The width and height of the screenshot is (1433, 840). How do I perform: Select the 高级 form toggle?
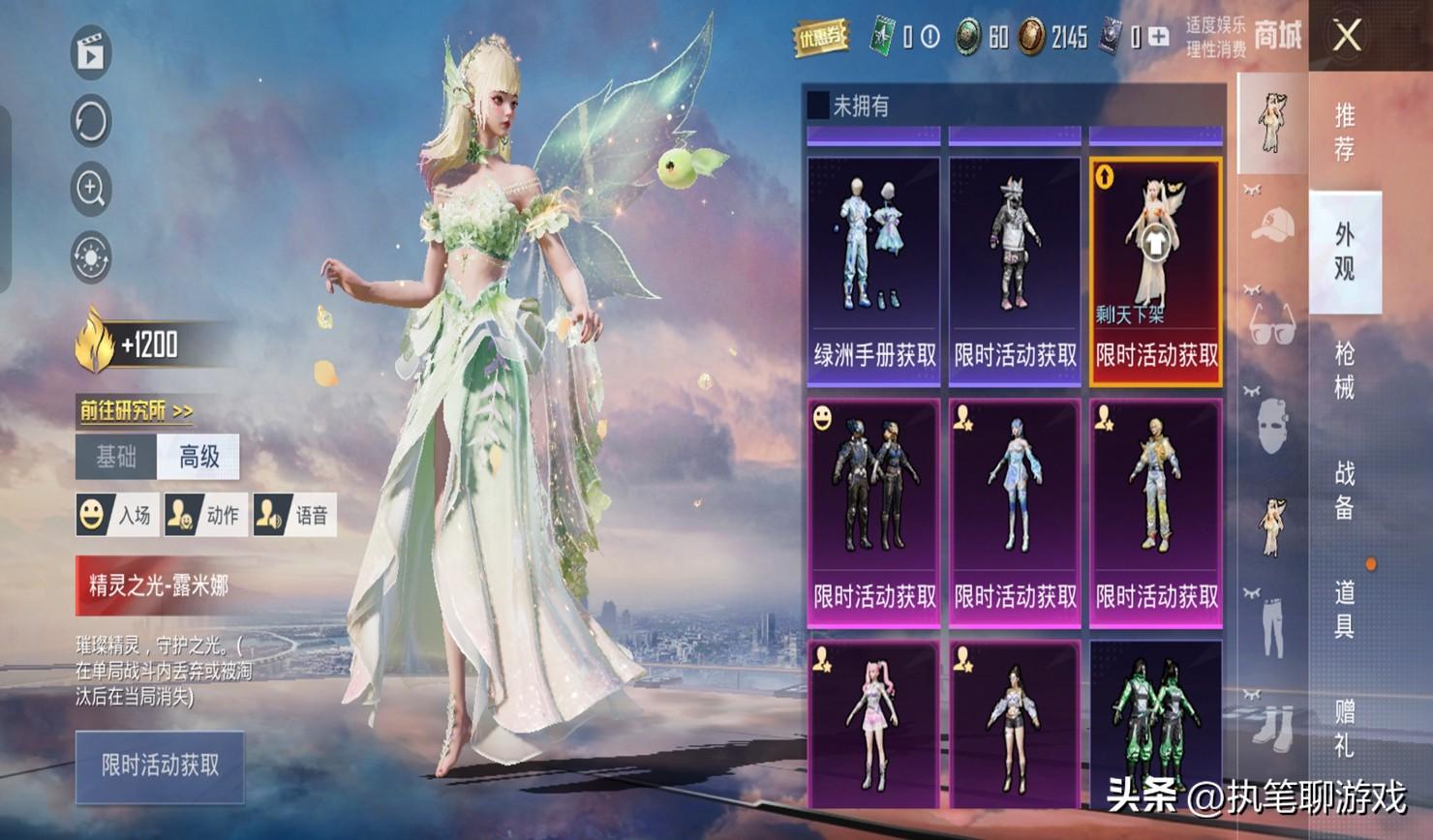198,457
